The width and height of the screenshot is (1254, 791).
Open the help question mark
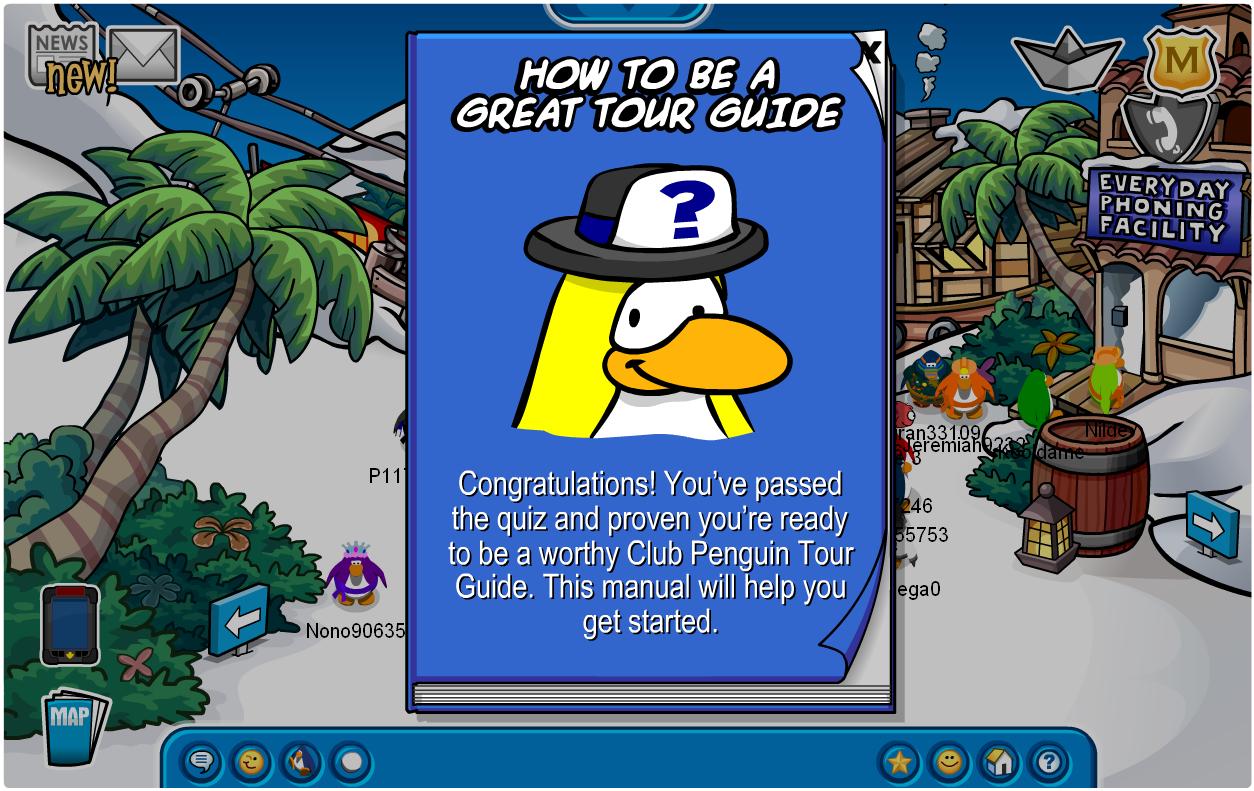pyautogui.click(x=1048, y=764)
